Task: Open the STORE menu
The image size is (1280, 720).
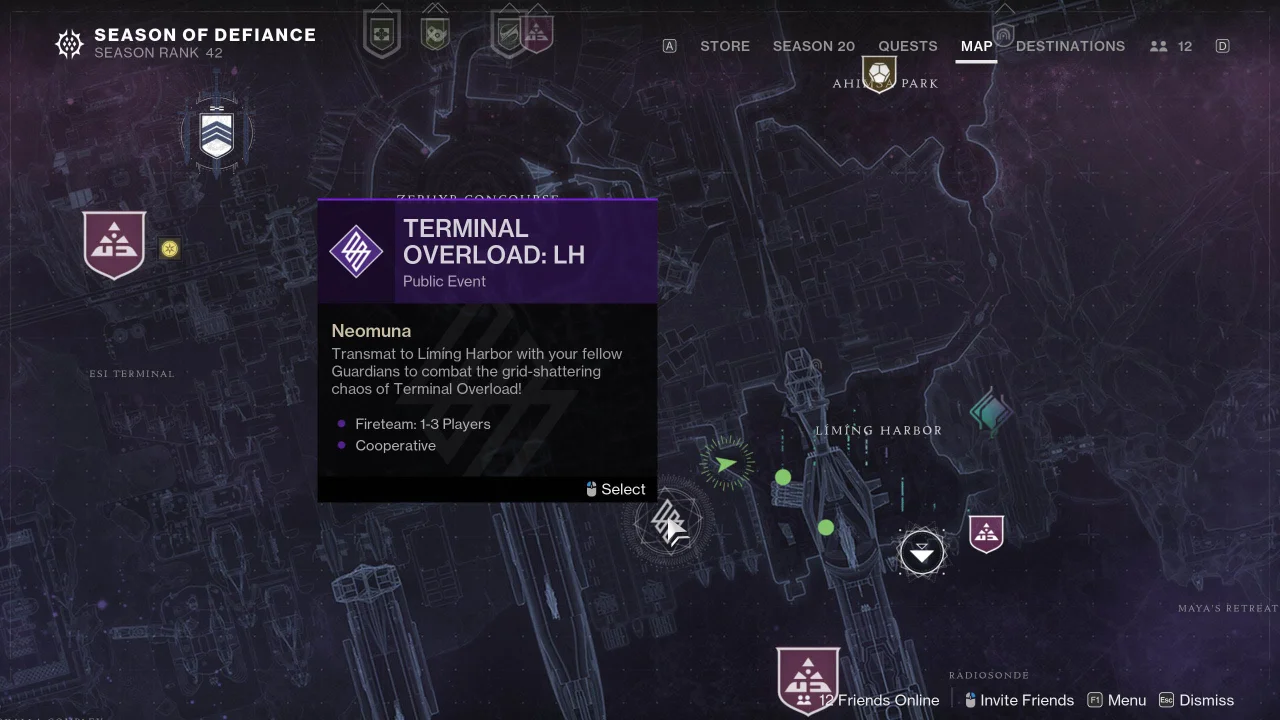Action: pyautogui.click(x=724, y=46)
